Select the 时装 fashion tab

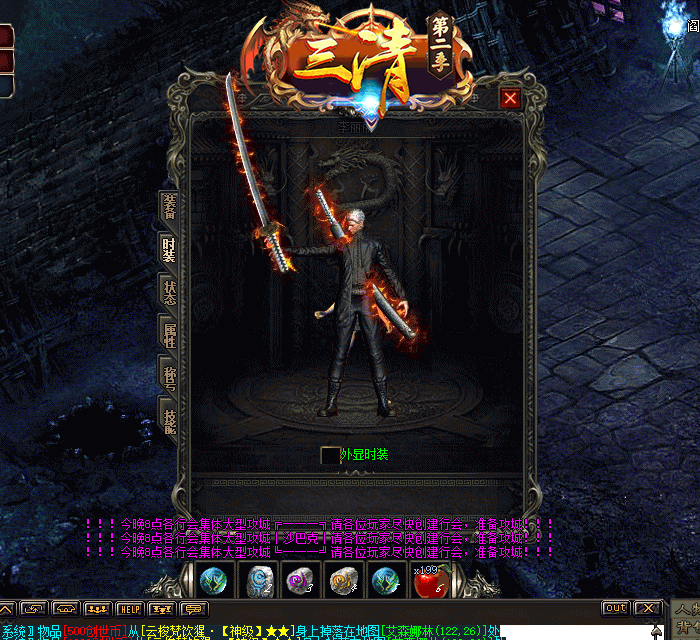pos(169,249)
